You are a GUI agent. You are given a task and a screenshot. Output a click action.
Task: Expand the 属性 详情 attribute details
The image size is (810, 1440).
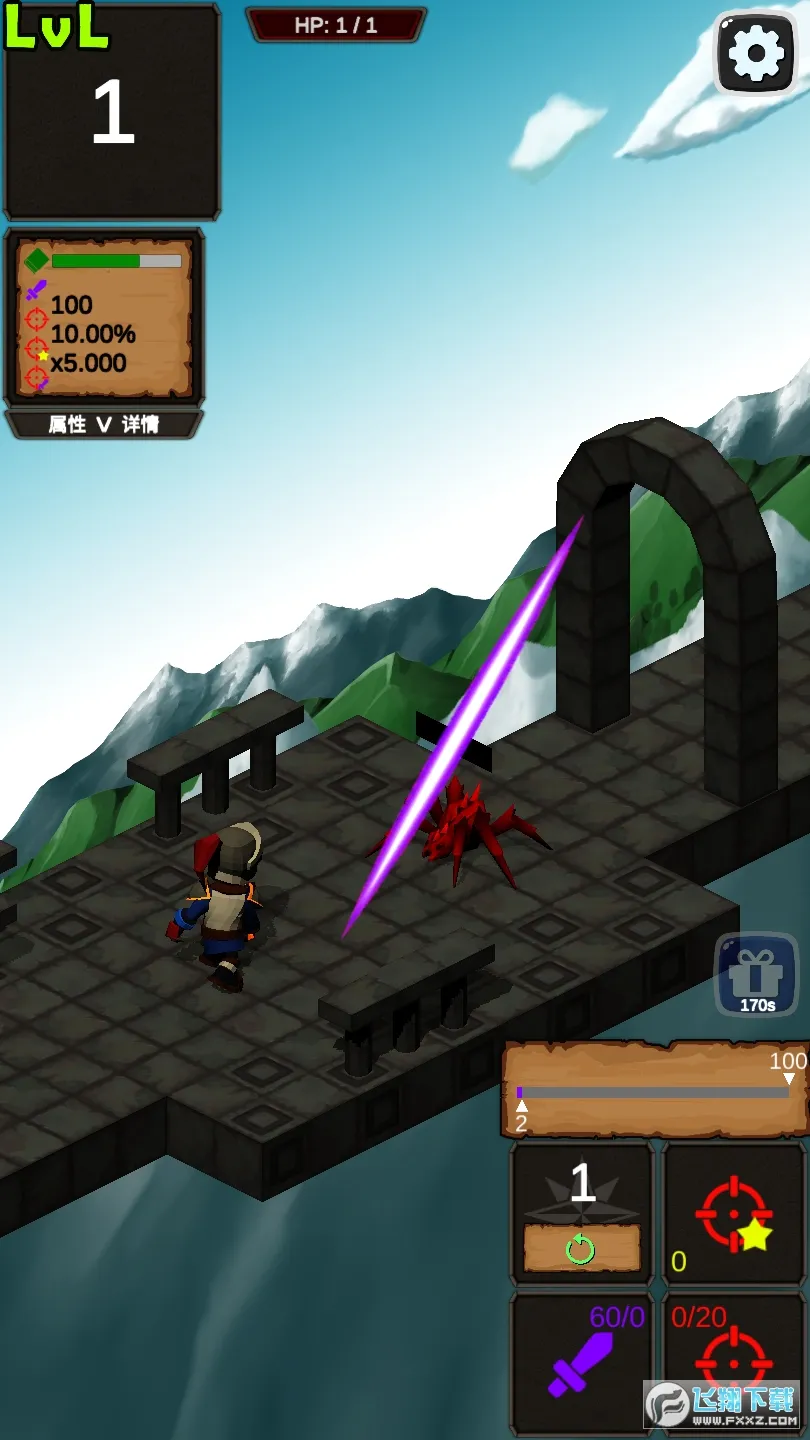point(104,425)
